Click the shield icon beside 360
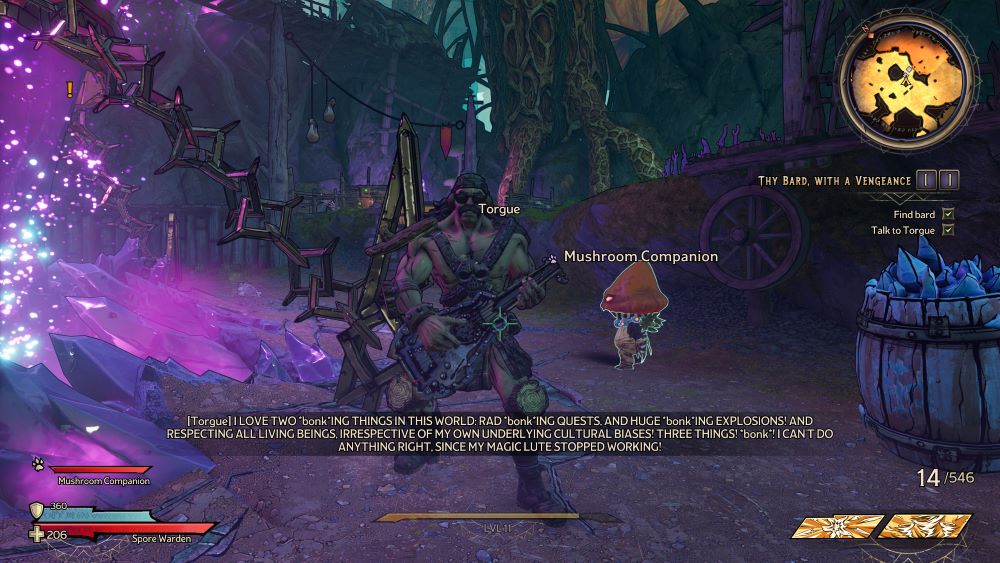 click(37, 509)
